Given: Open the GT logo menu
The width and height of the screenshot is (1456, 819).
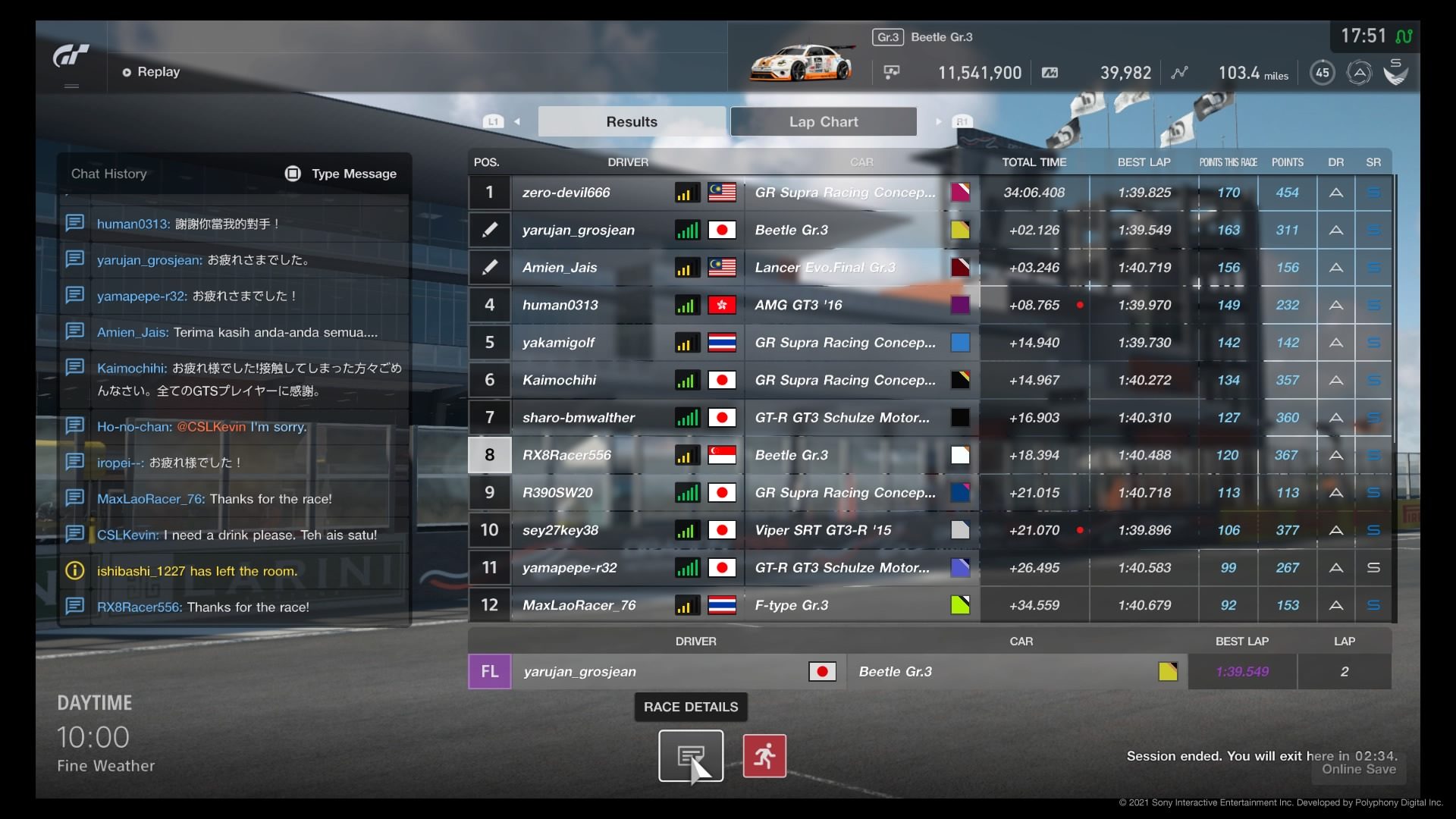Looking at the screenshot, I should click(x=71, y=57).
